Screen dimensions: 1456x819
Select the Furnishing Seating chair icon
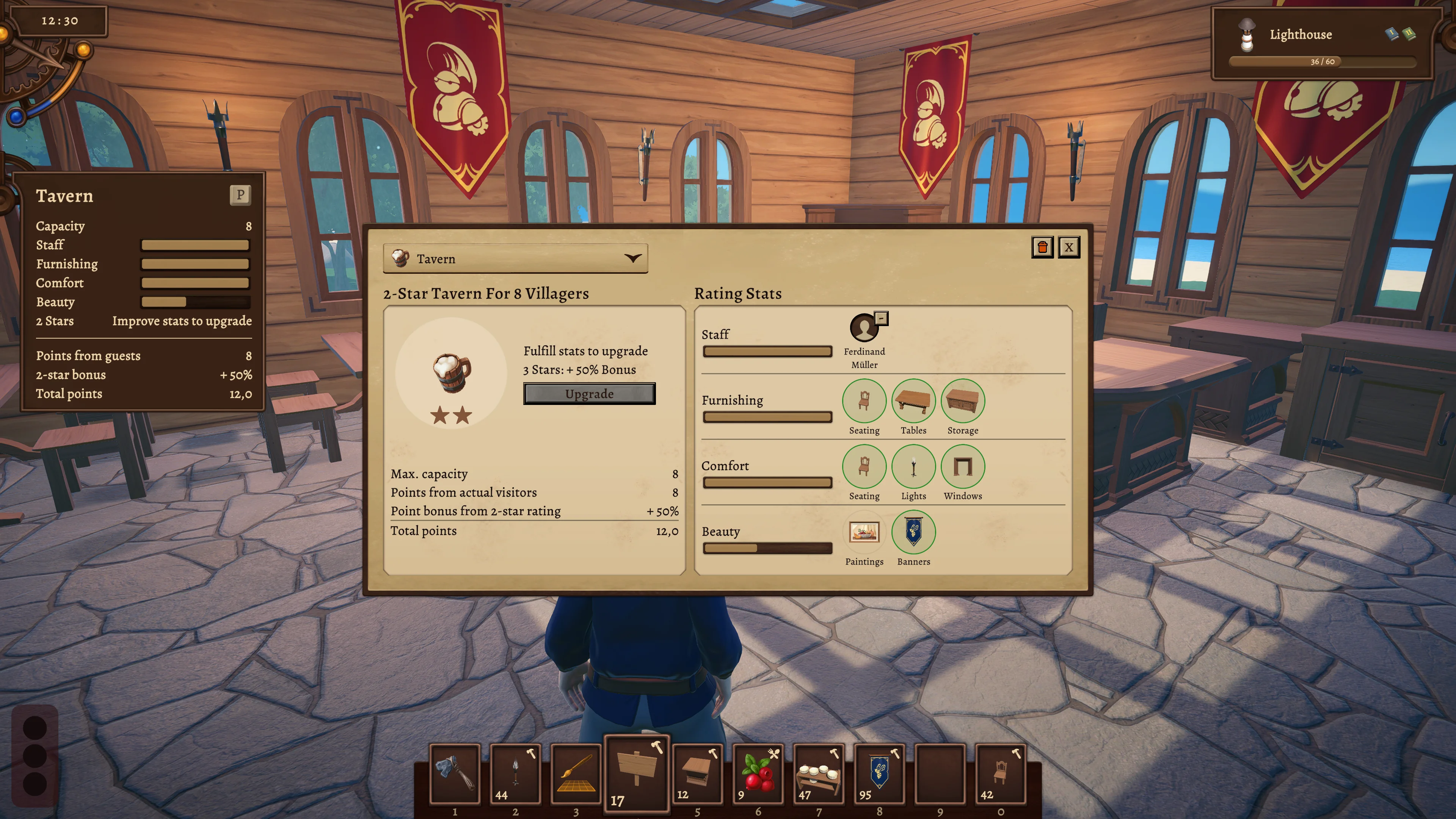click(864, 401)
